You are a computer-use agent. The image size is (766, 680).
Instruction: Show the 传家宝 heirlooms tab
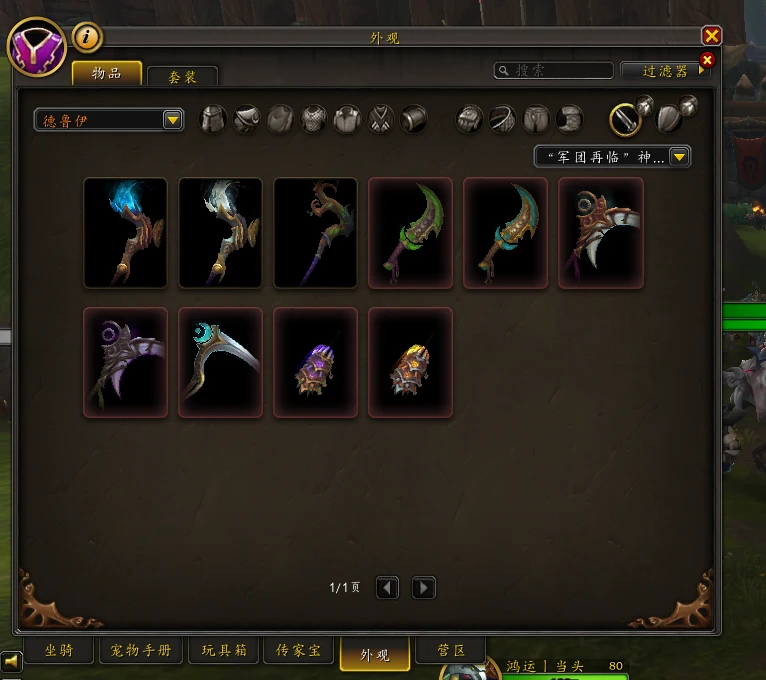pos(299,650)
